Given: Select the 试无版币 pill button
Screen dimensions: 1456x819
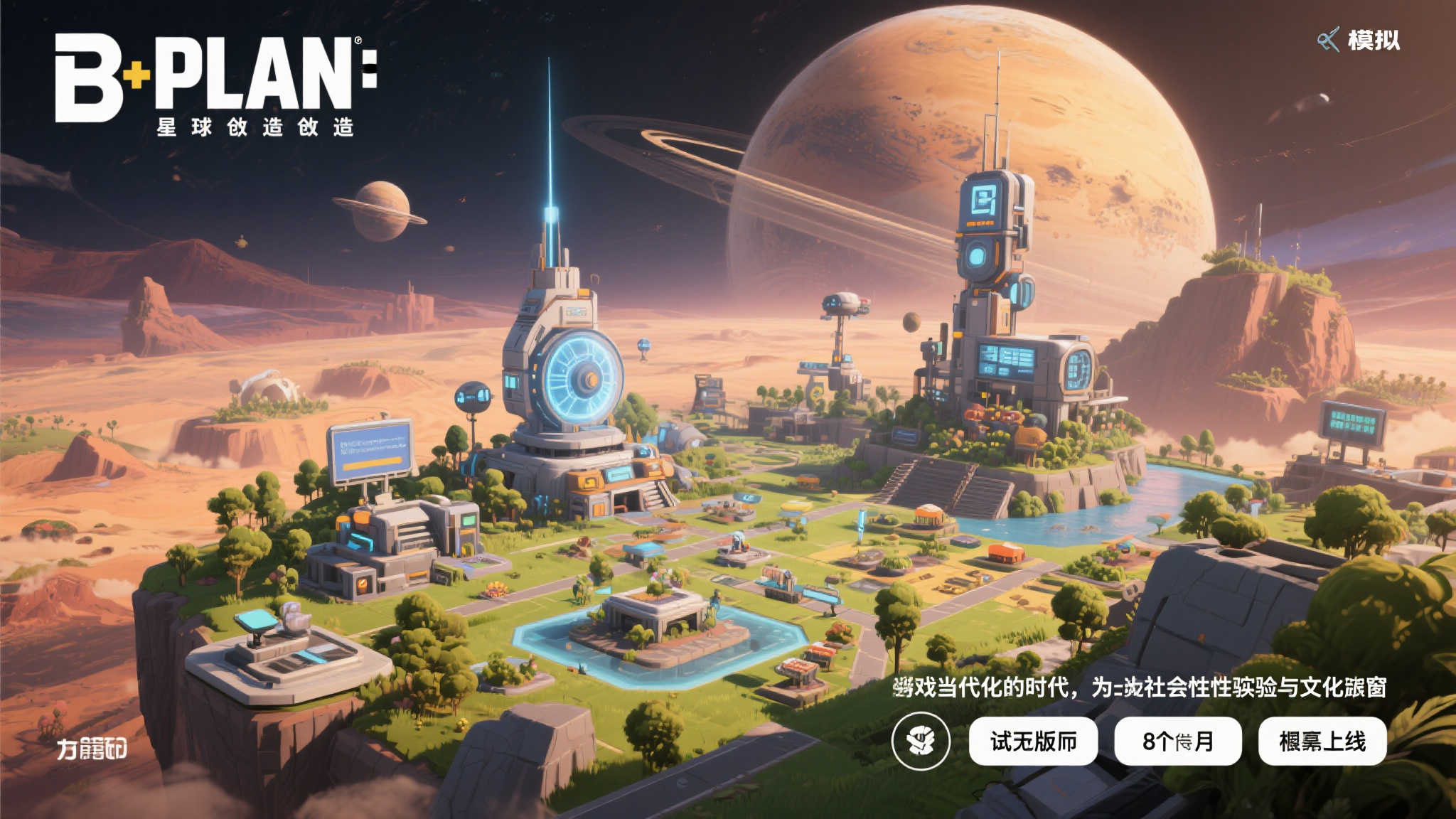Looking at the screenshot, I should tap(1033, 742).
